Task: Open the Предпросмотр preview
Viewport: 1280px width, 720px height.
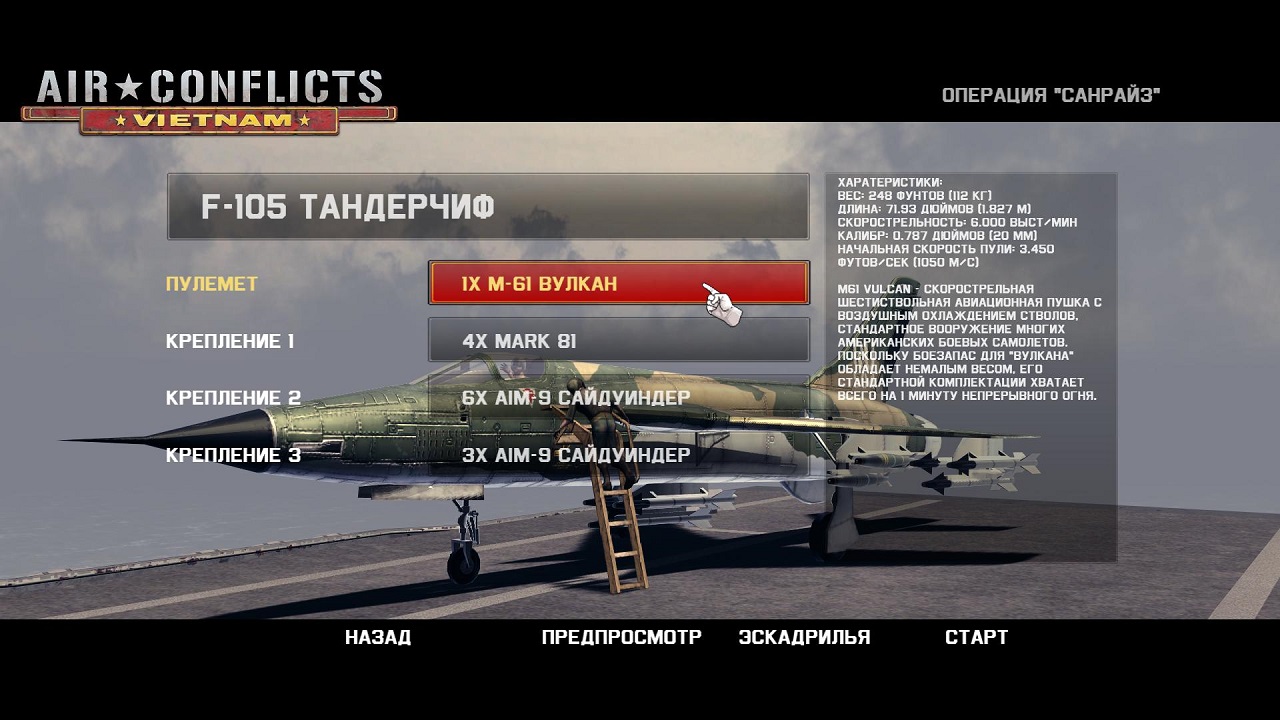Action: tap(621, 637)
